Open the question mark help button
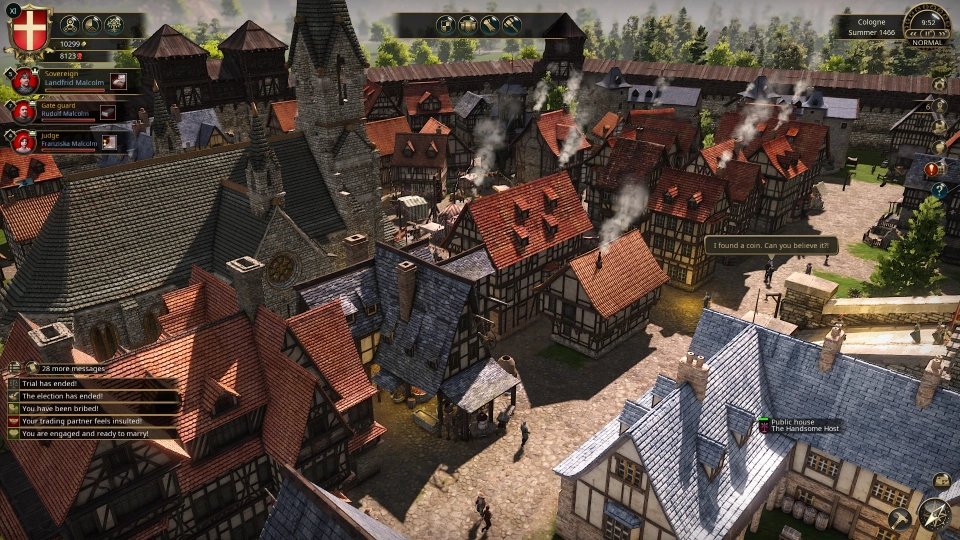Image resolution: width=960 pixels, height=540 pixels. pos(940,190)
